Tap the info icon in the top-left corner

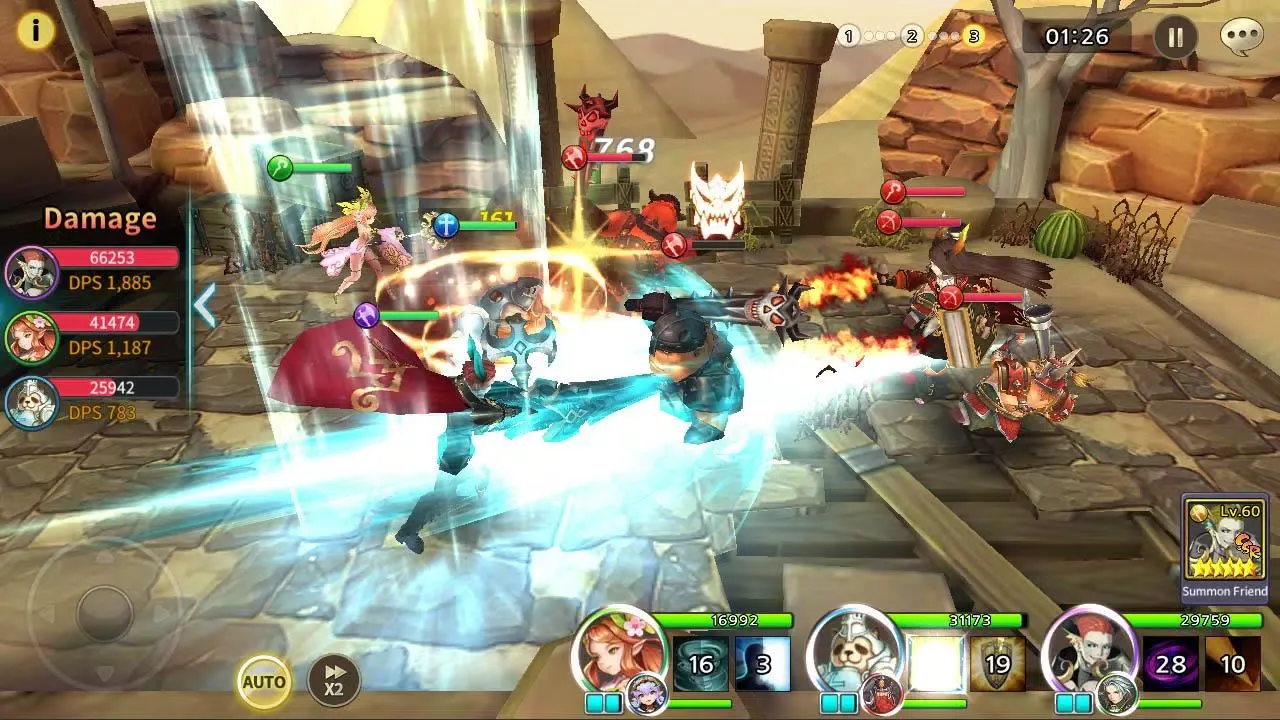click(x=37, y=29)
